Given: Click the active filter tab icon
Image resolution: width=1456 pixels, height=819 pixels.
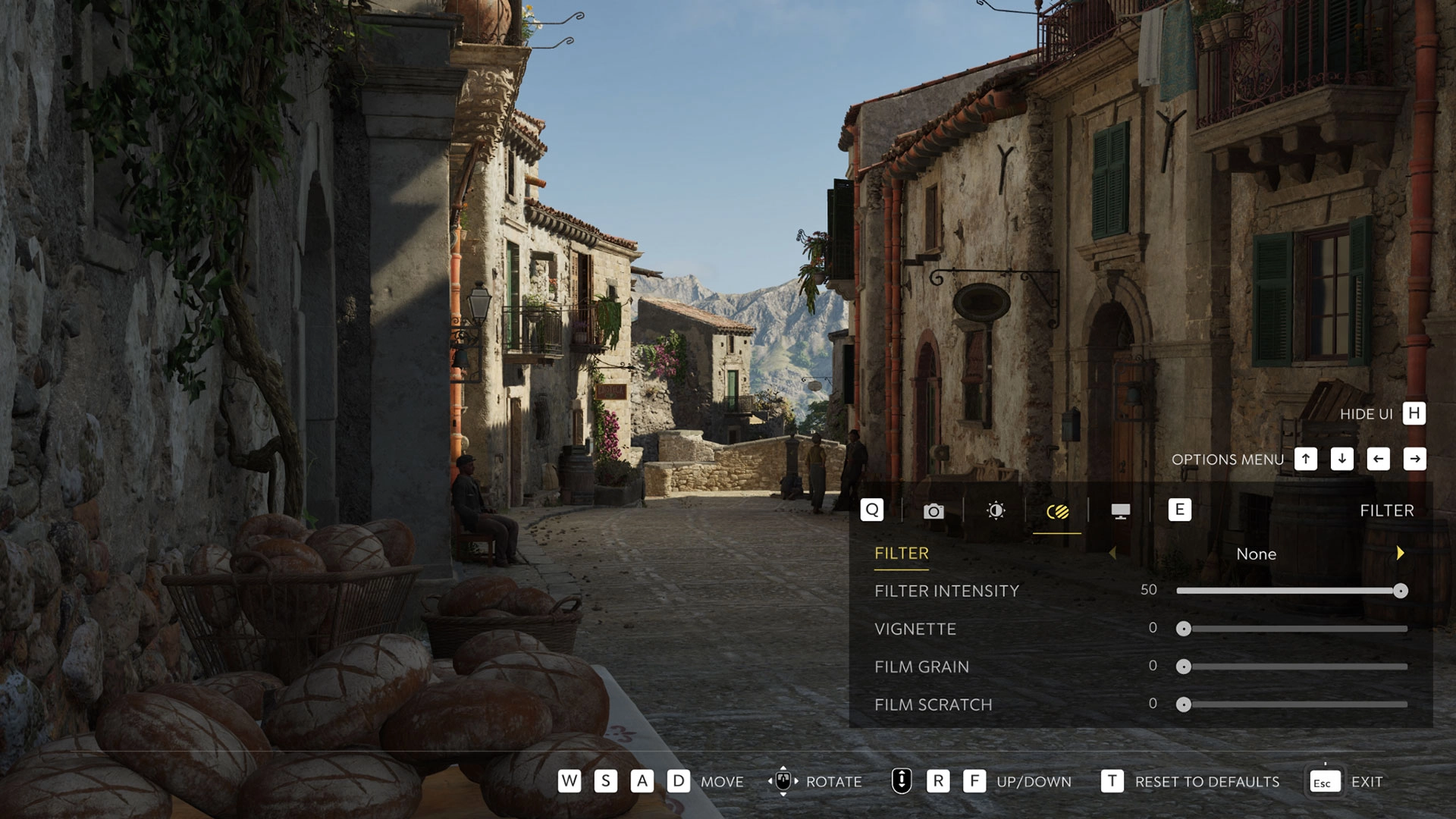Looking at the screenshot, I should coord(1057,511).
